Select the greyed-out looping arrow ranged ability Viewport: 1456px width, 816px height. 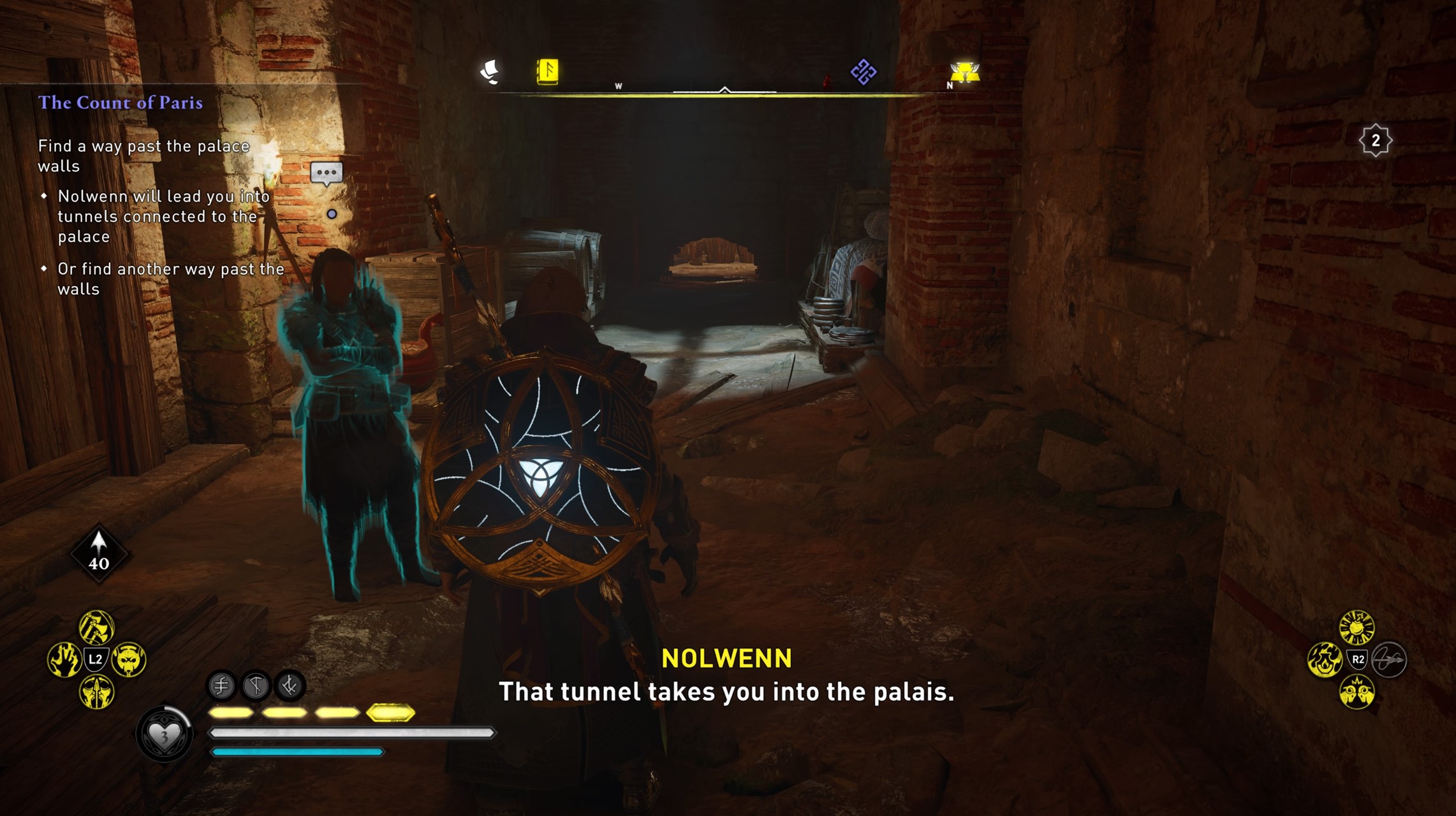tap(1389, 660)
